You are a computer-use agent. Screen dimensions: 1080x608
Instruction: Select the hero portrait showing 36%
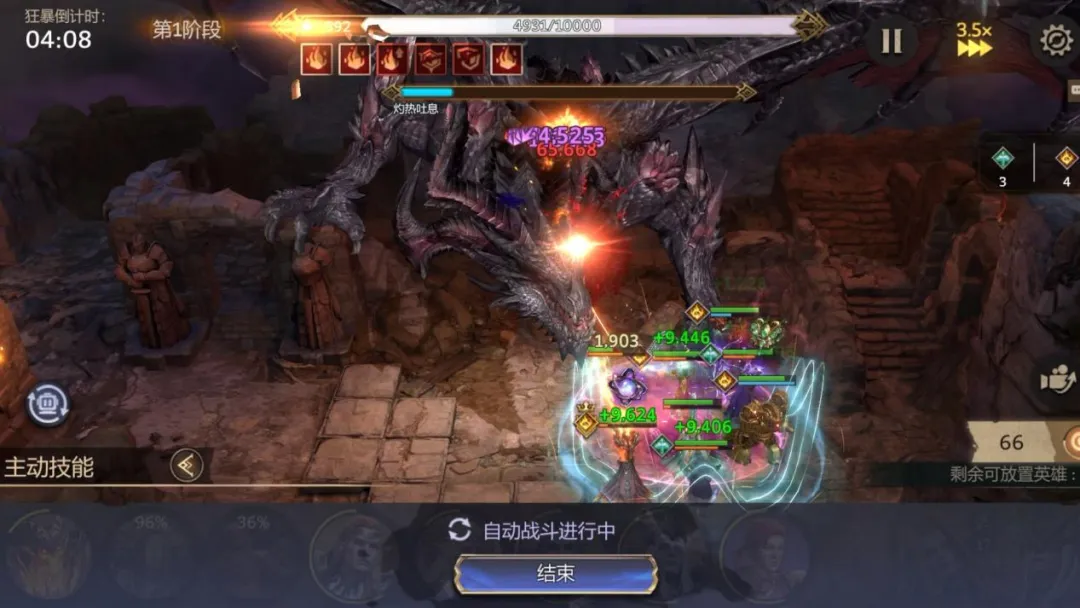tap(252, 555)
